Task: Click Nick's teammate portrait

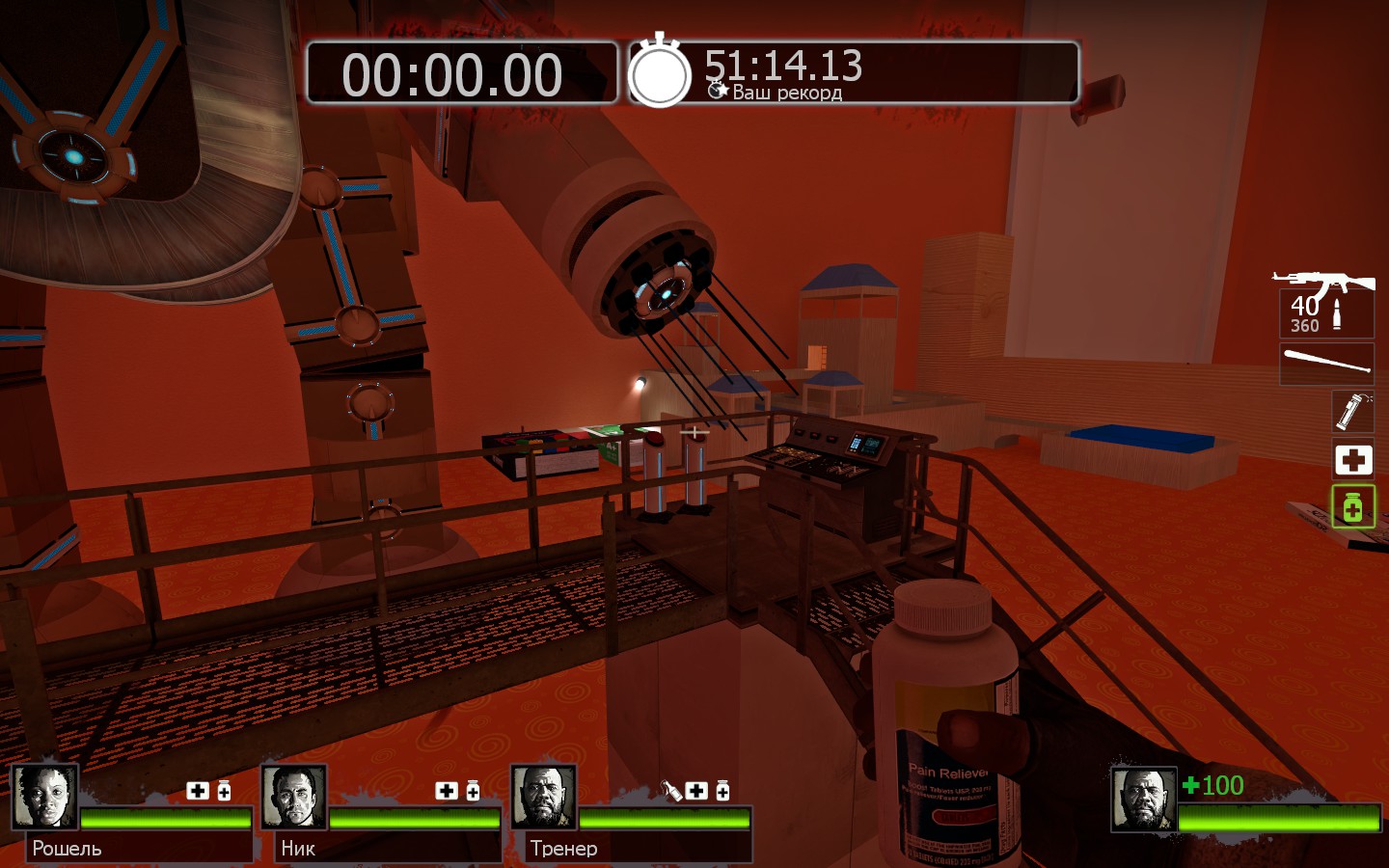Action: click(x=294, y=798)
